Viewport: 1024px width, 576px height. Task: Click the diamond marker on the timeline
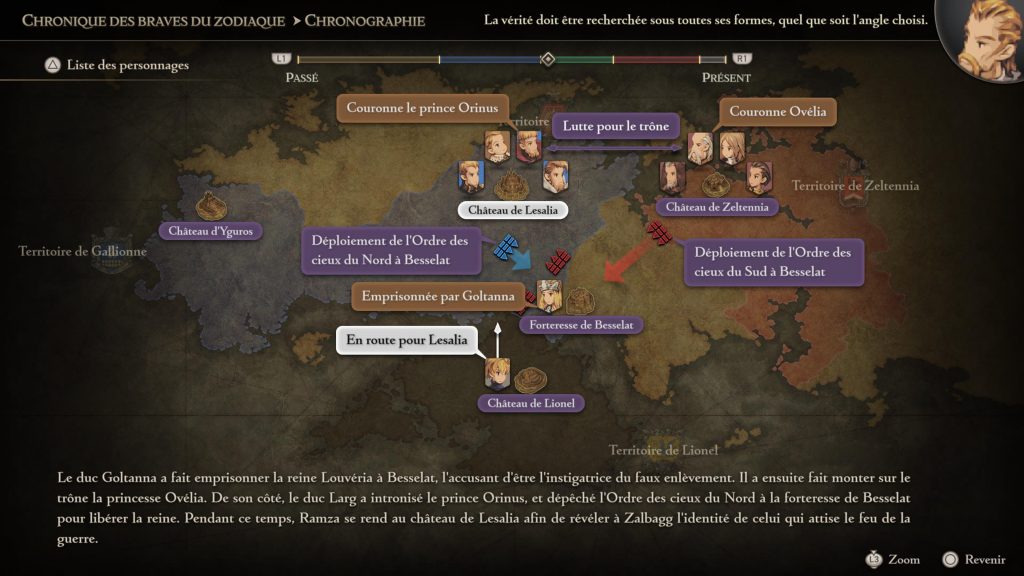tap(547, 59)
